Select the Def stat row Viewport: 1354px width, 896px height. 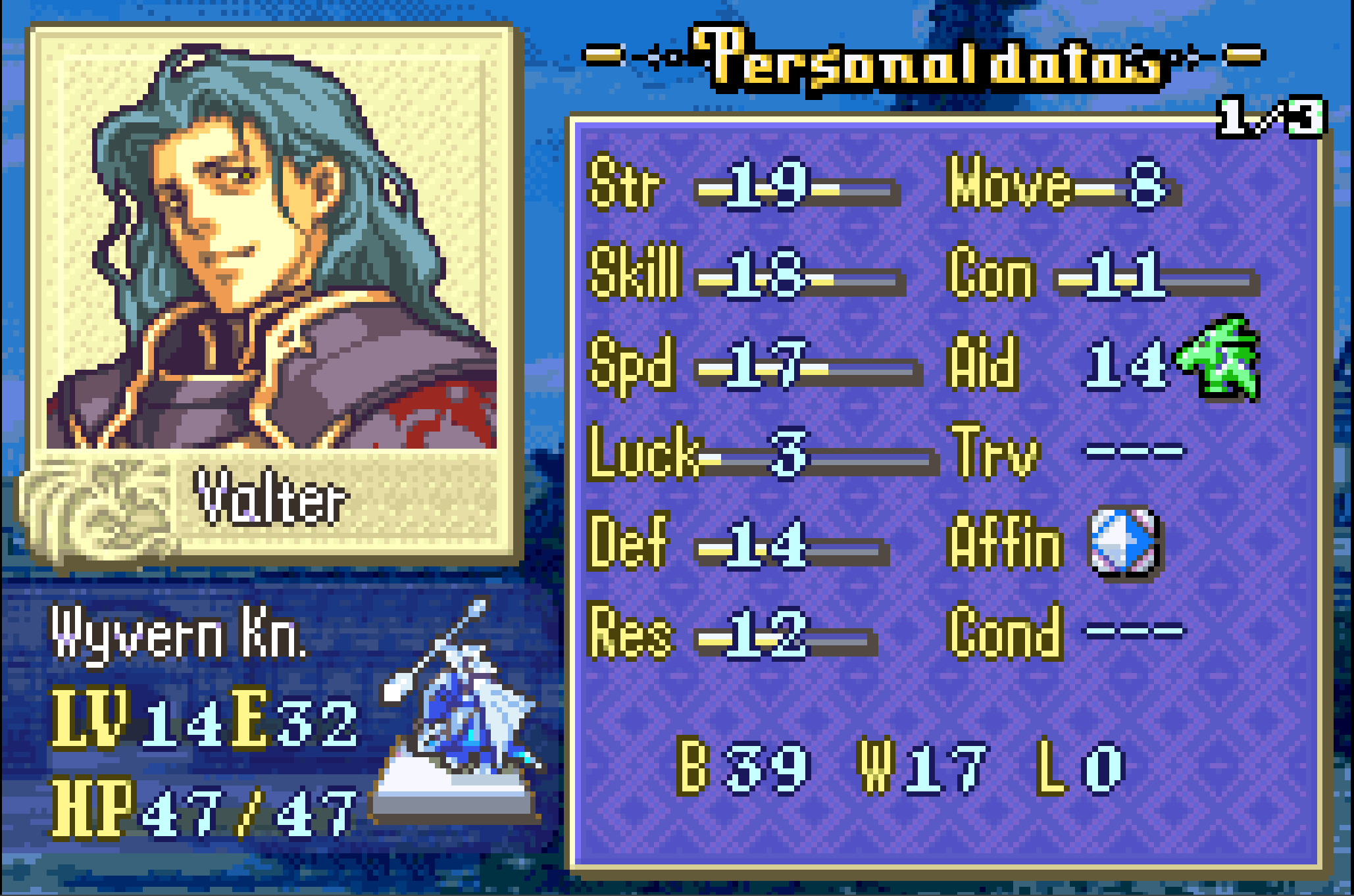(x=737, y=544)
